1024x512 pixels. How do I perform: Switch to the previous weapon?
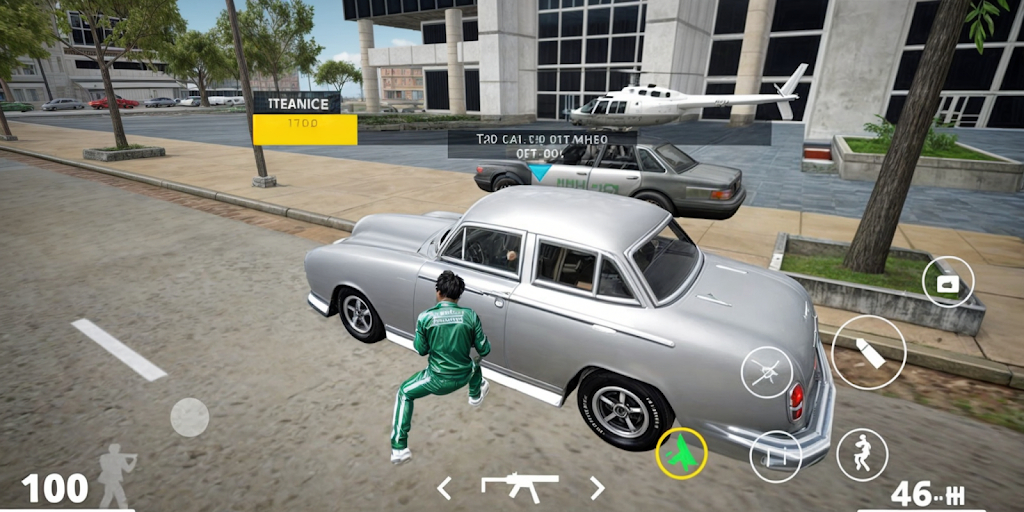tap(444, 488)
